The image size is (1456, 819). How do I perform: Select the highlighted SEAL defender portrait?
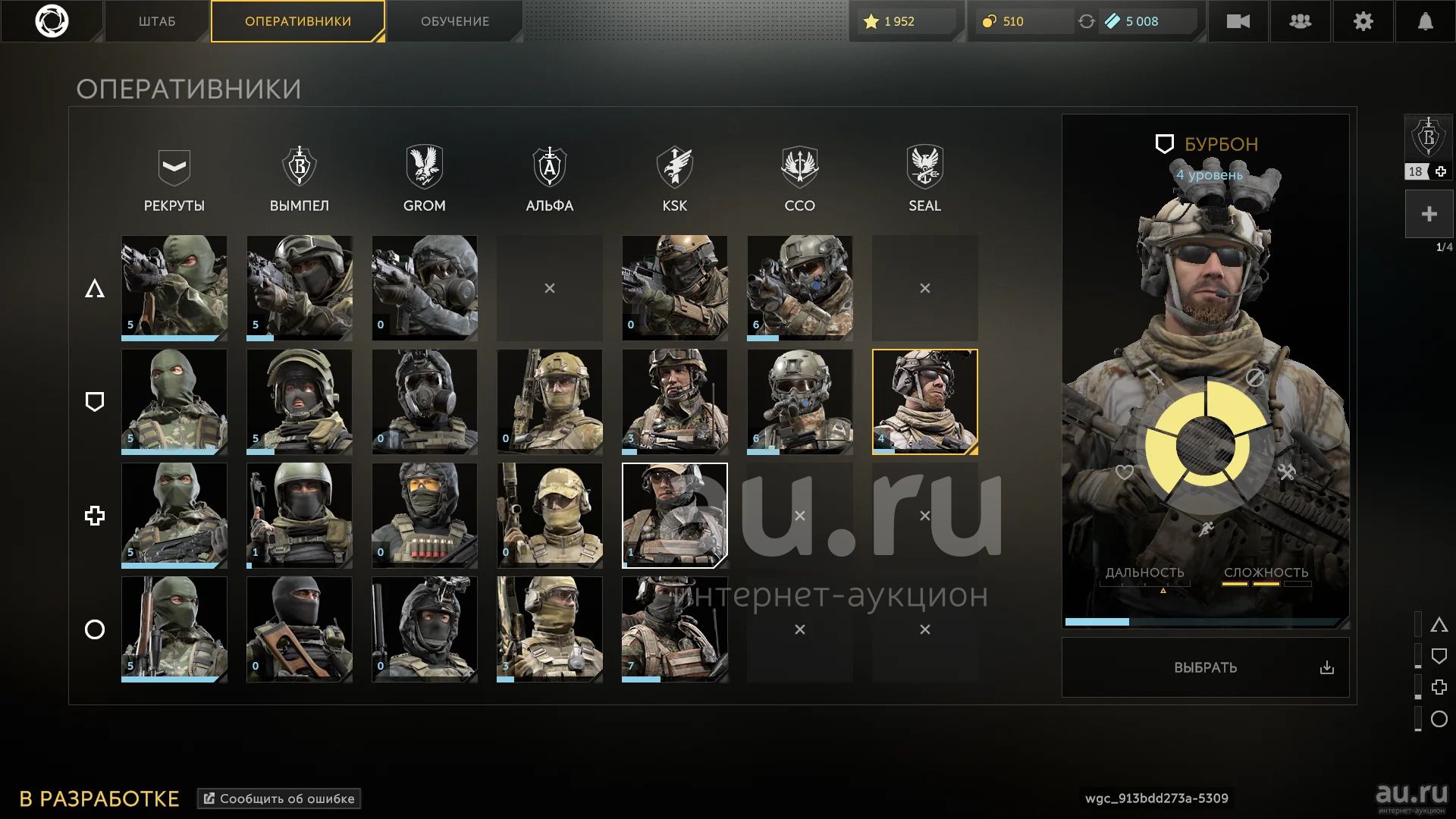(x=924, y=402)
